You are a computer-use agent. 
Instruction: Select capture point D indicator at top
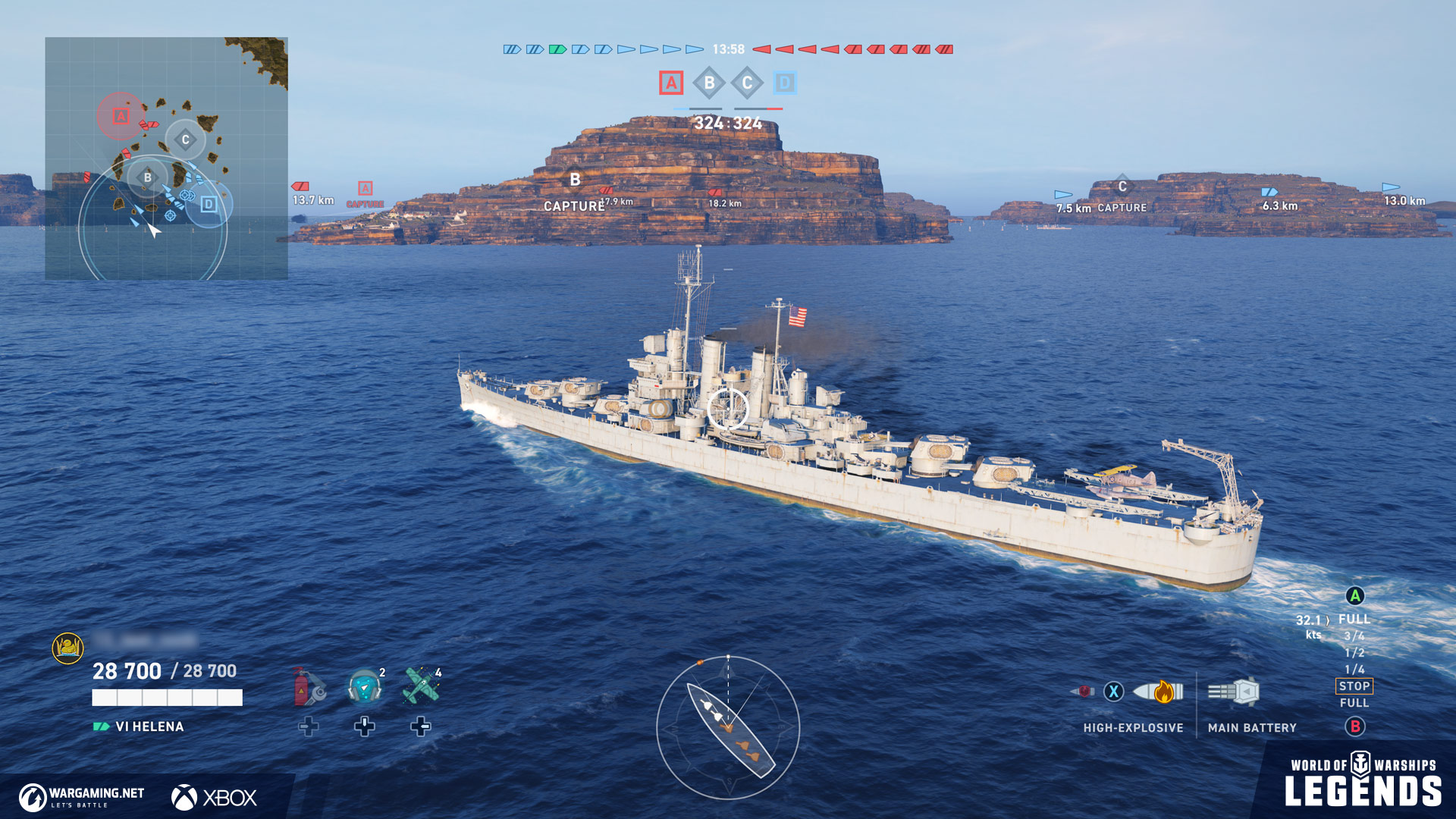coord(785,83)
